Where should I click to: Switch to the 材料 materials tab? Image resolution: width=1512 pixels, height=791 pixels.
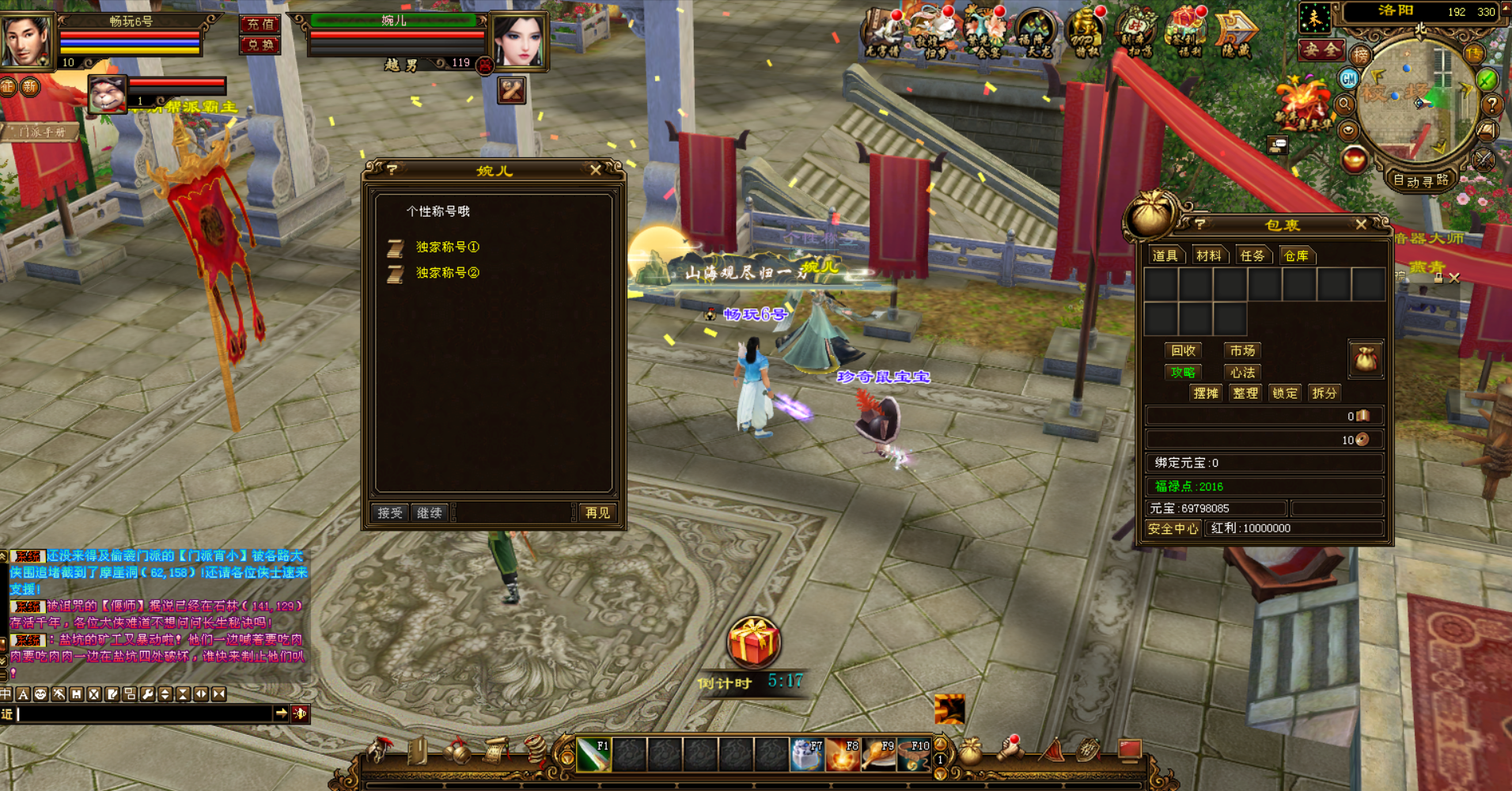click(x=1208, y=255)
